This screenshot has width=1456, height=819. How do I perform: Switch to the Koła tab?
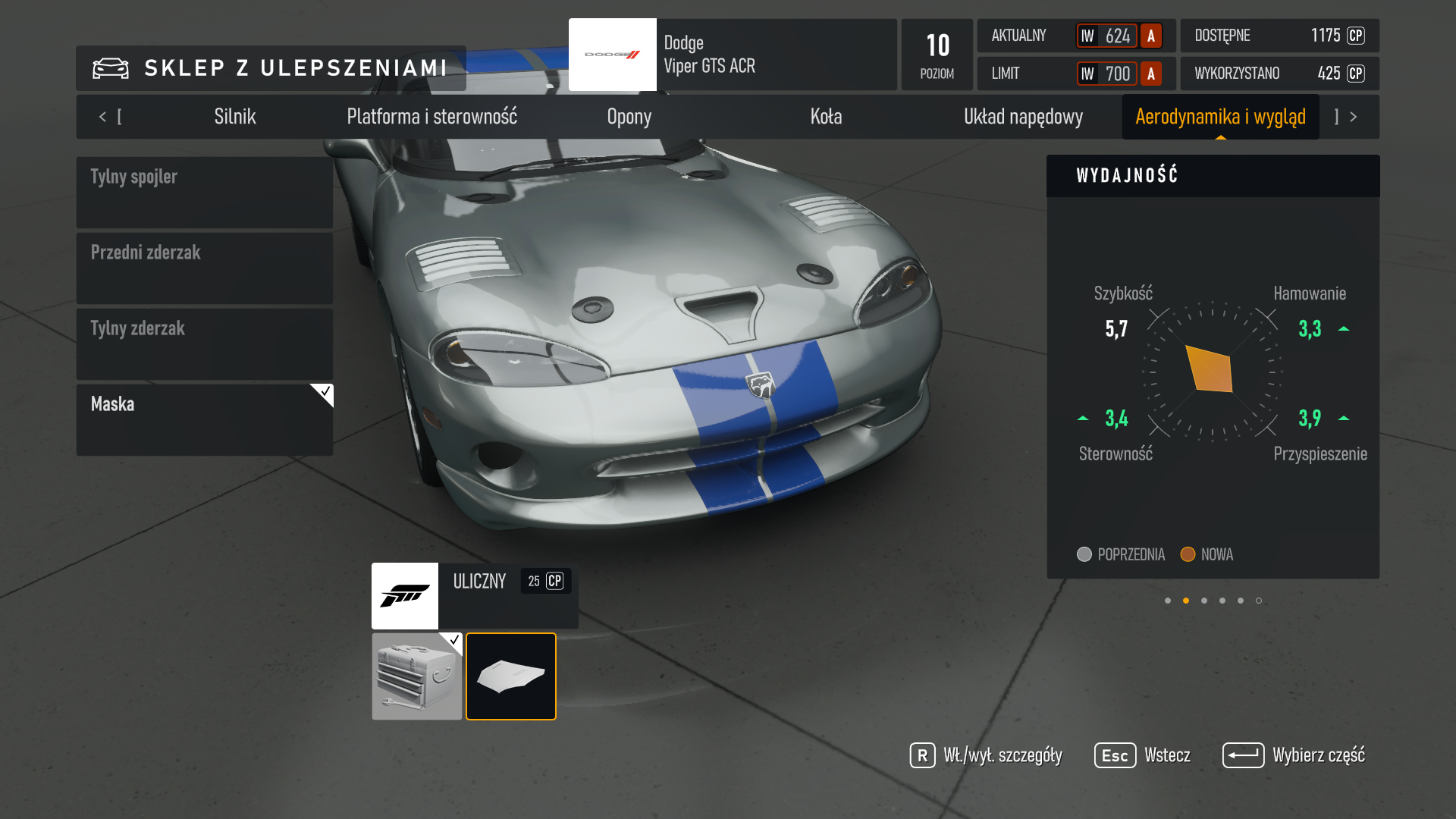(826, 117)
